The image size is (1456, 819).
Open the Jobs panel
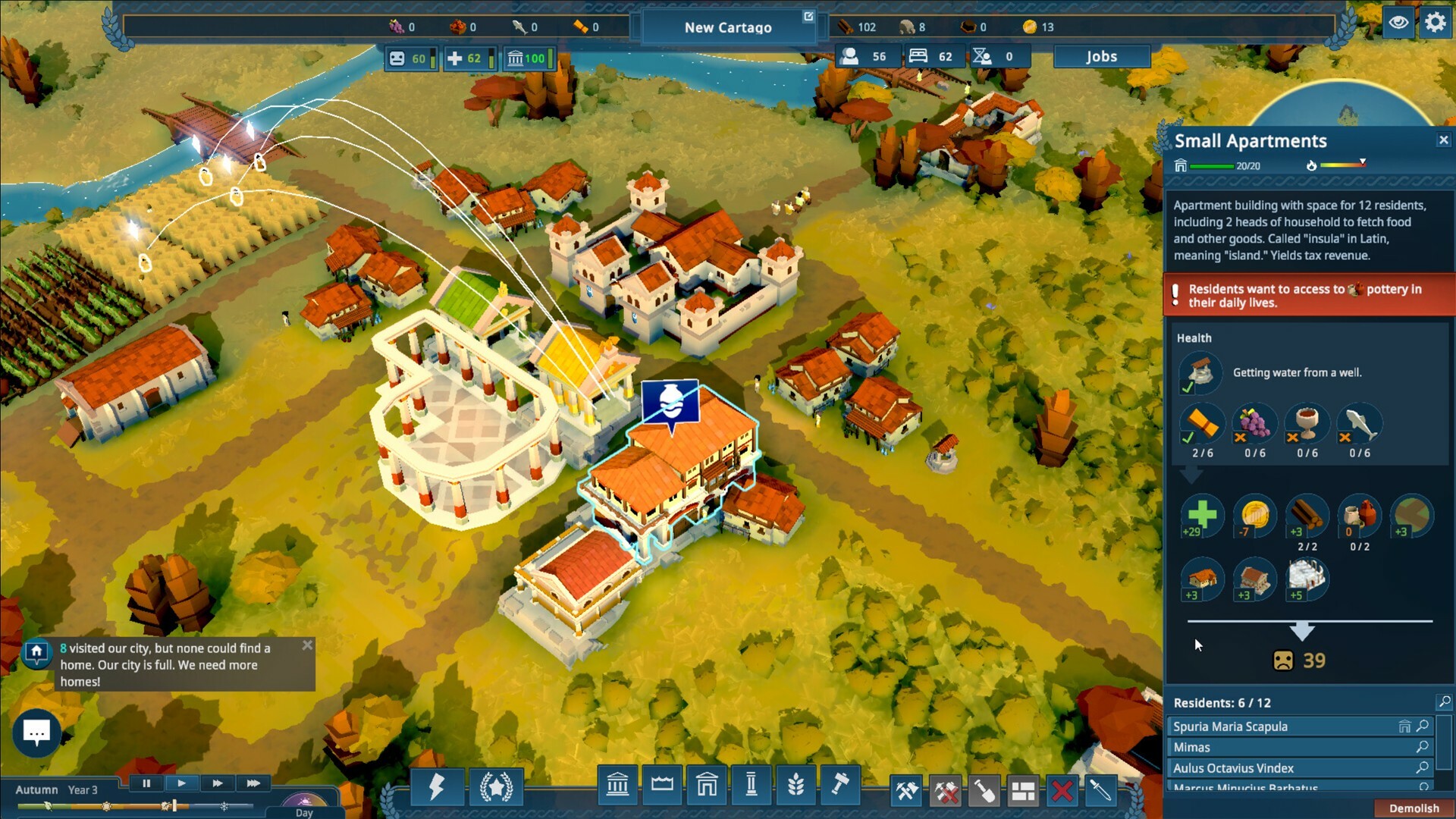[1102, 56]
